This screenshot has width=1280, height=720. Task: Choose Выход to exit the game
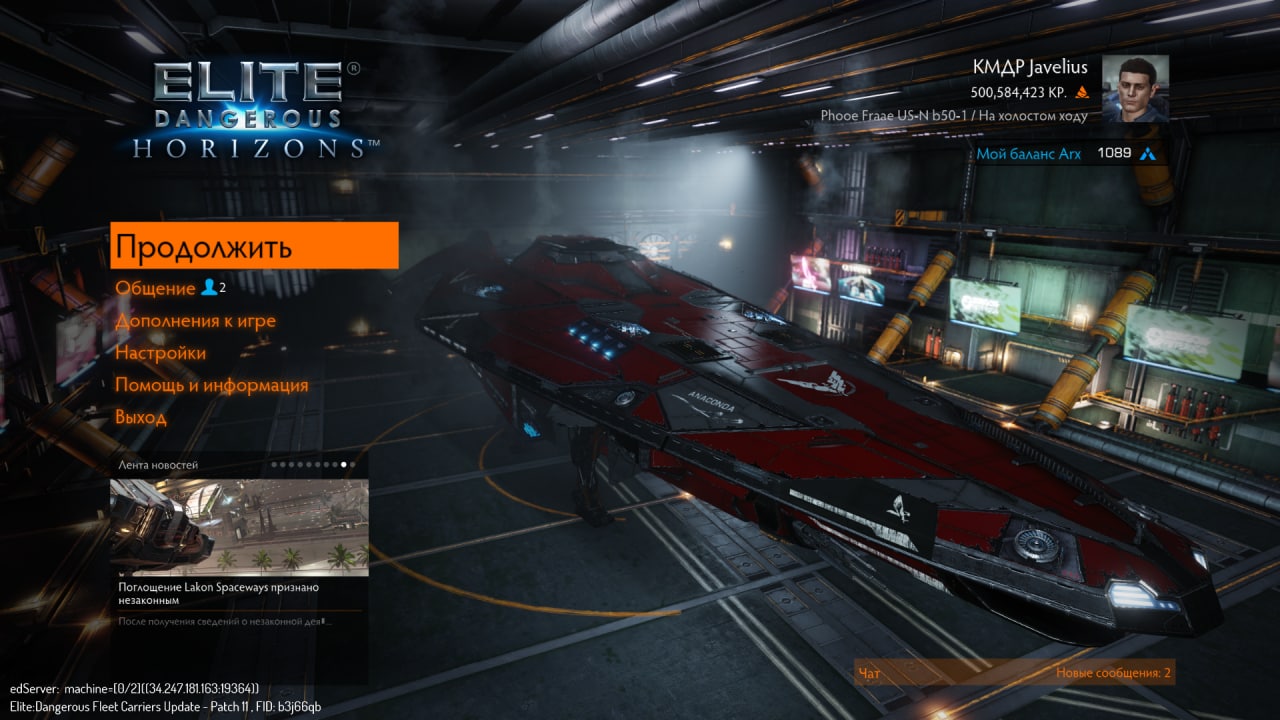141,417
